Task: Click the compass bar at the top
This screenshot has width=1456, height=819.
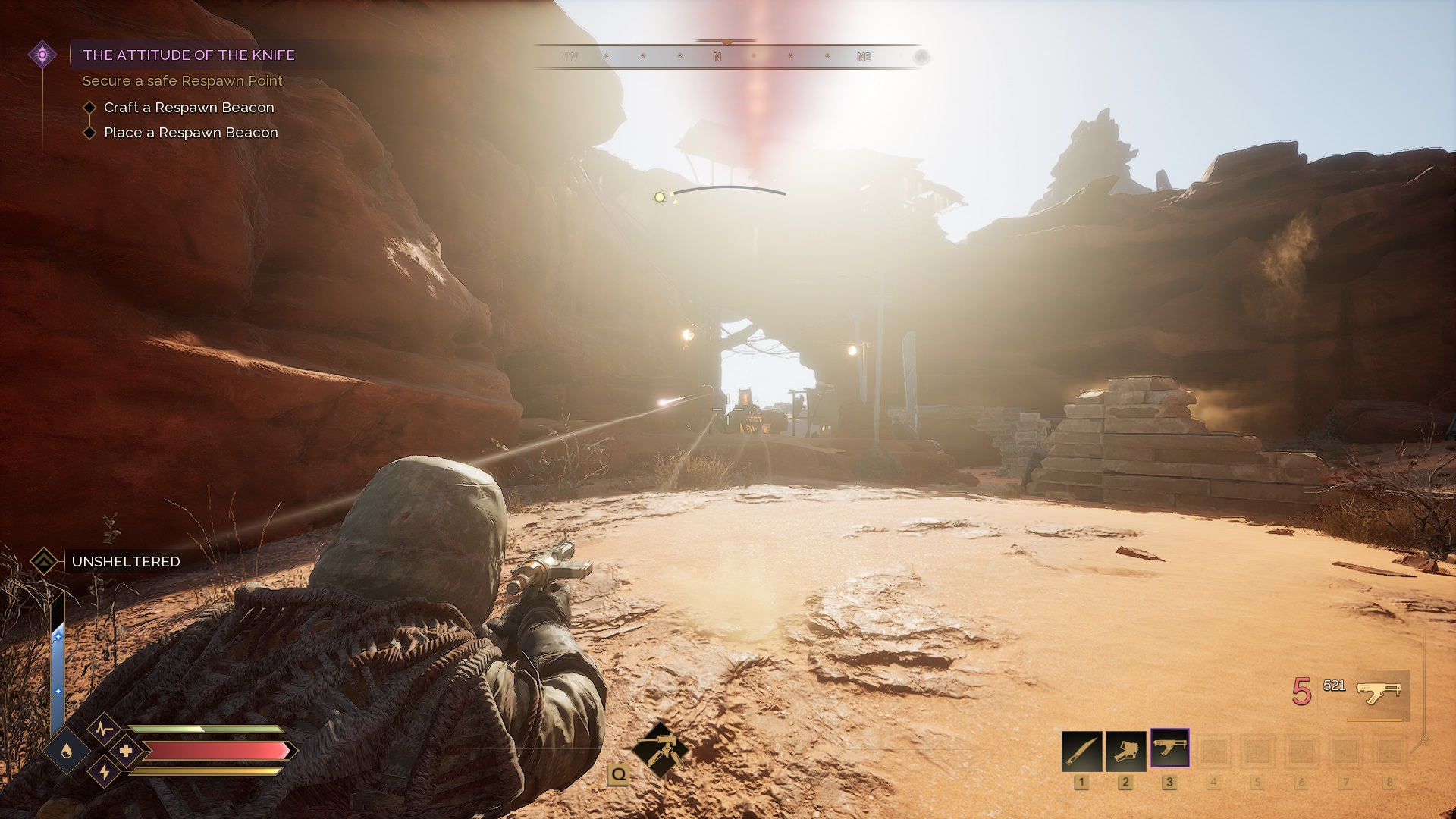Action: (728, 57)
